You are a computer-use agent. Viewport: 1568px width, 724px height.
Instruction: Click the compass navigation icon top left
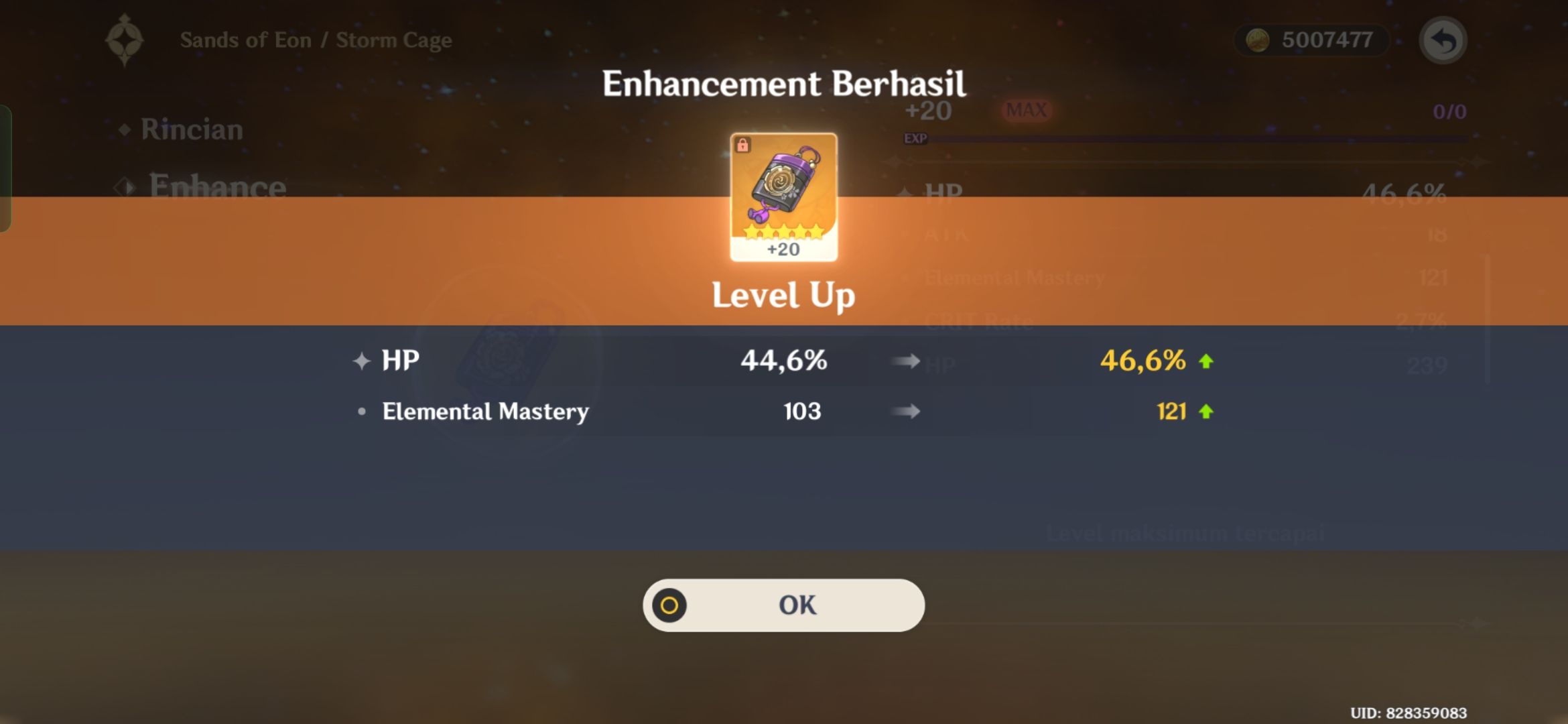[124, 39]
